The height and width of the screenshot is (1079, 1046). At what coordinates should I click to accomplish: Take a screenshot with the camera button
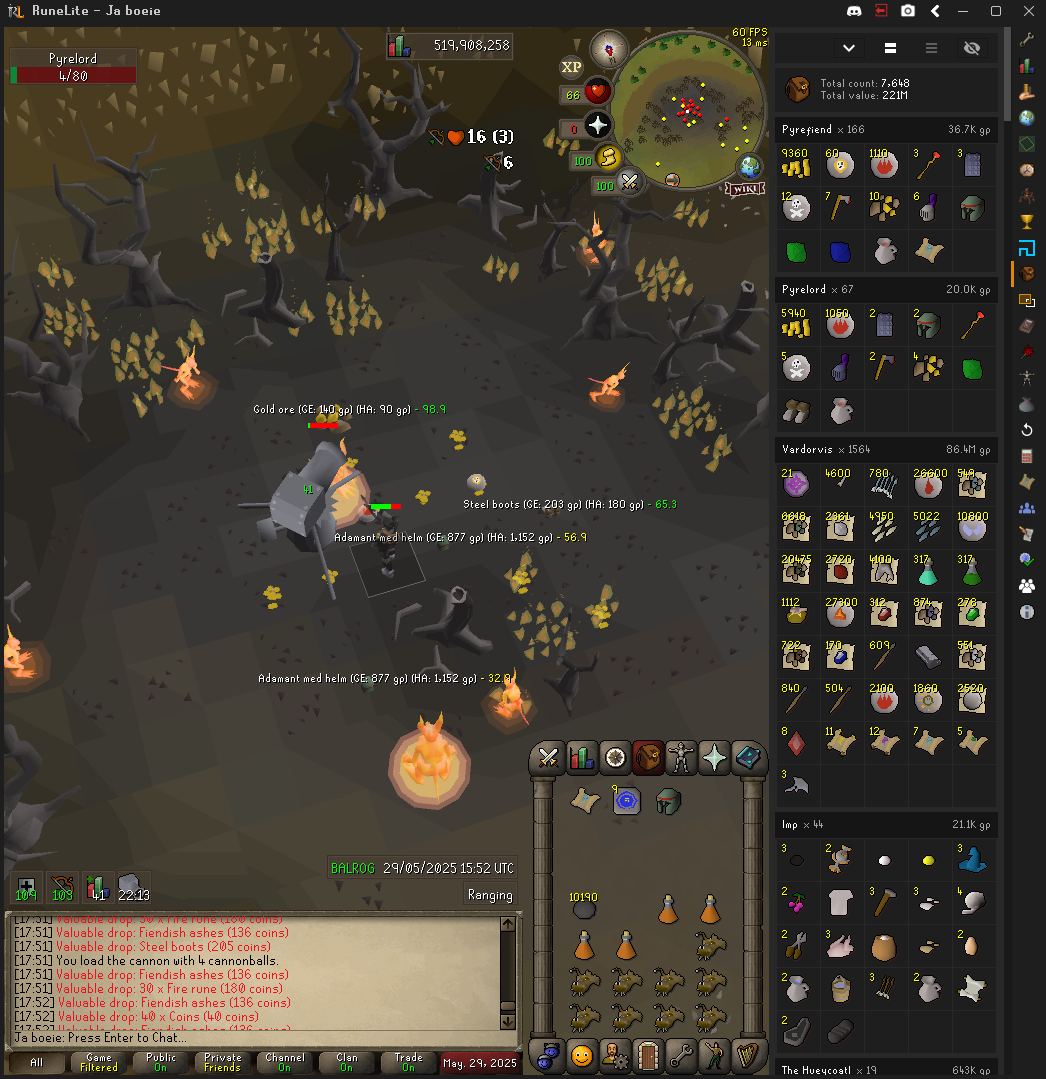(908, 11)
